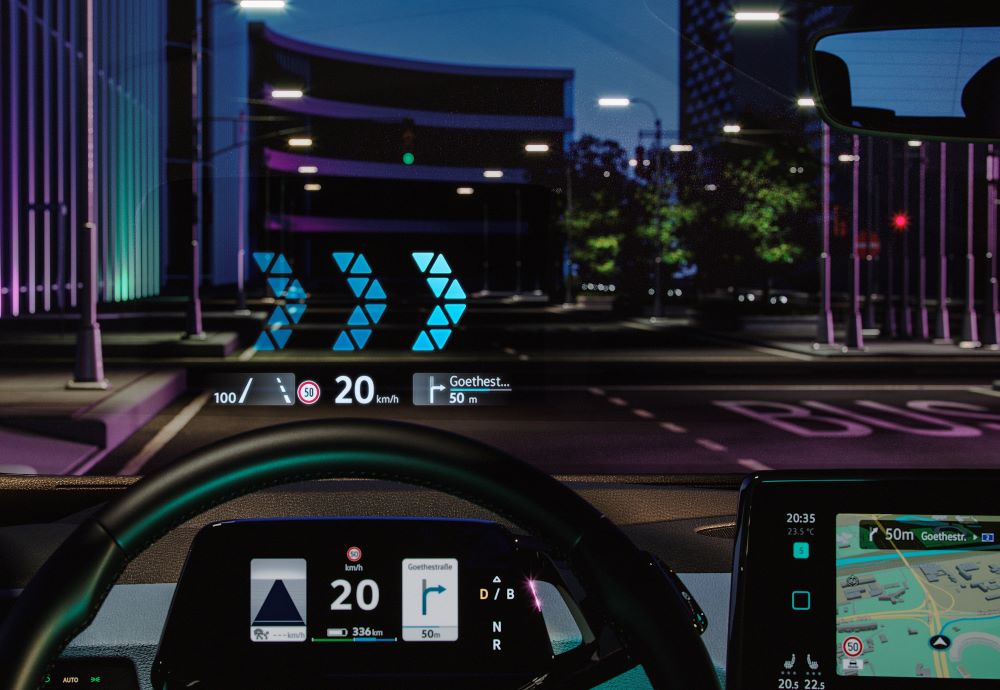Select the filled teal square icon
The width and height of the screenshot is (1000, 690).
[800, 550]
